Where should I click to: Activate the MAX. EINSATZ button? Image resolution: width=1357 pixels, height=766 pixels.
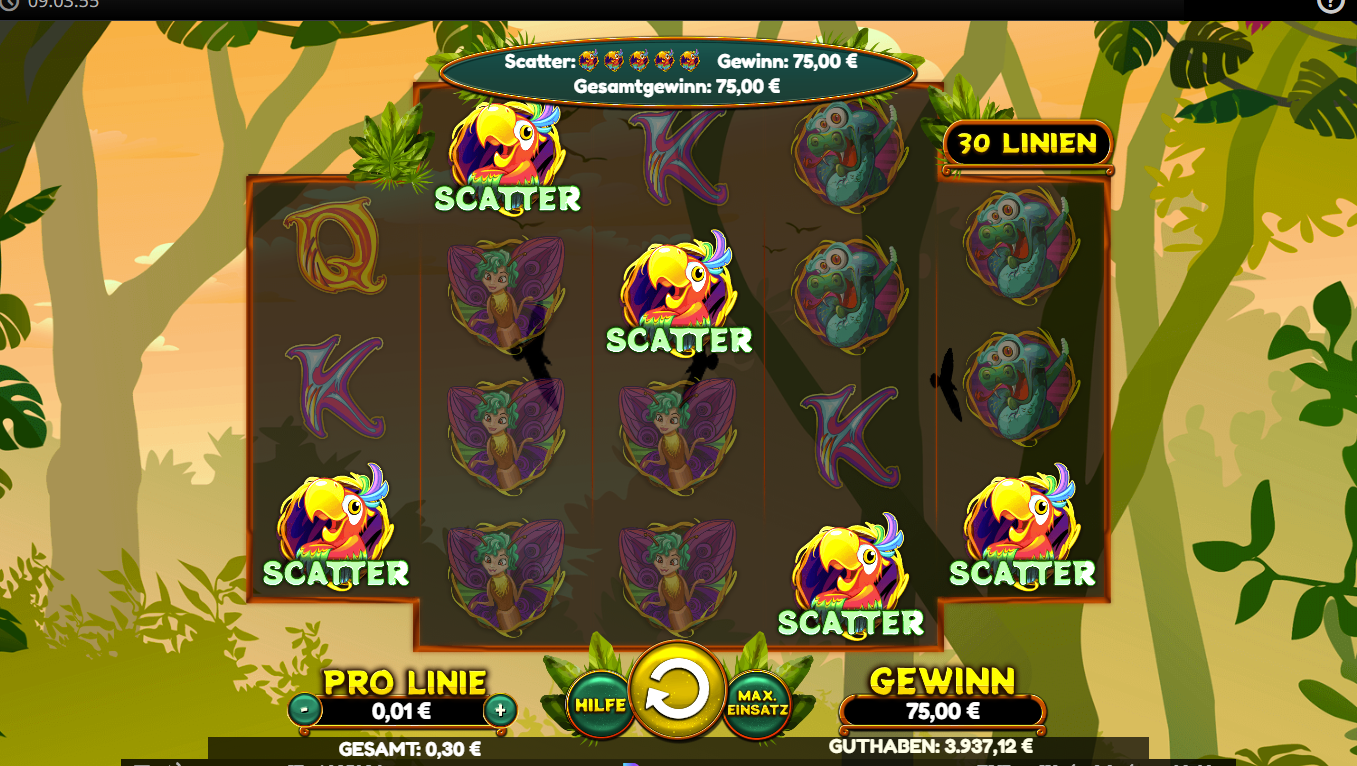(757, 703)
